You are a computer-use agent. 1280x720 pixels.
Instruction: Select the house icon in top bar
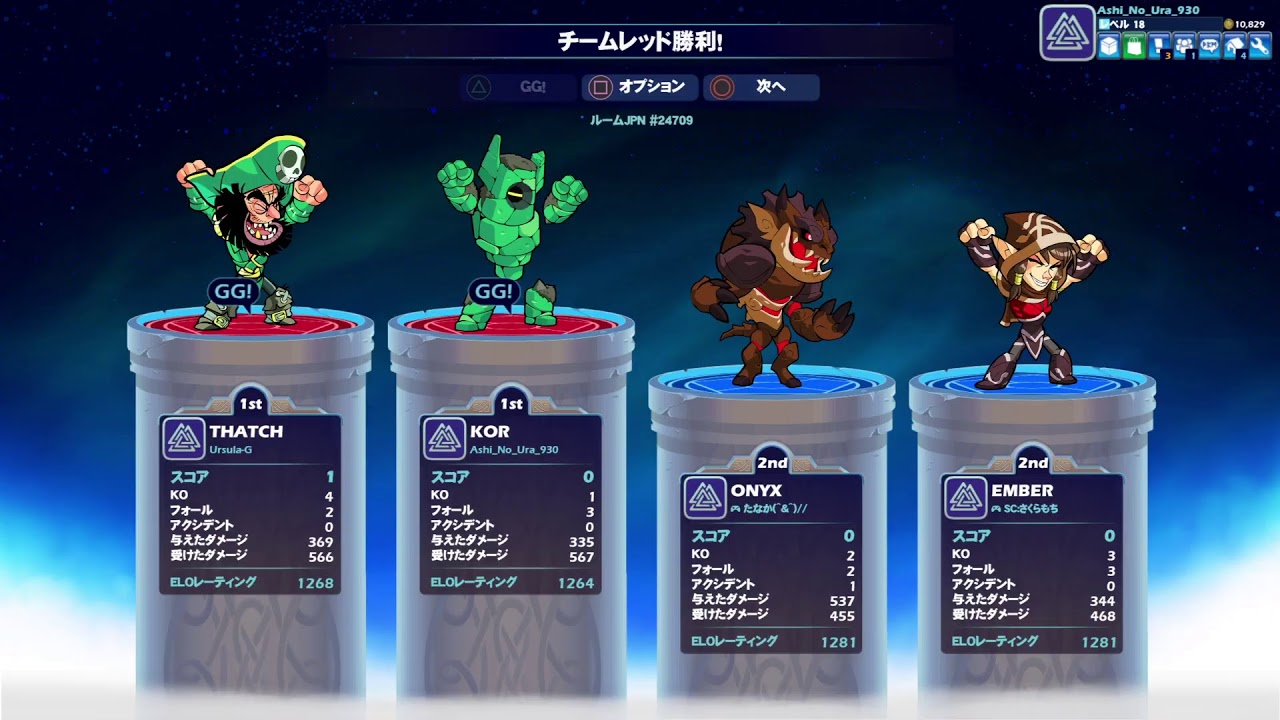pos(1234,46)
